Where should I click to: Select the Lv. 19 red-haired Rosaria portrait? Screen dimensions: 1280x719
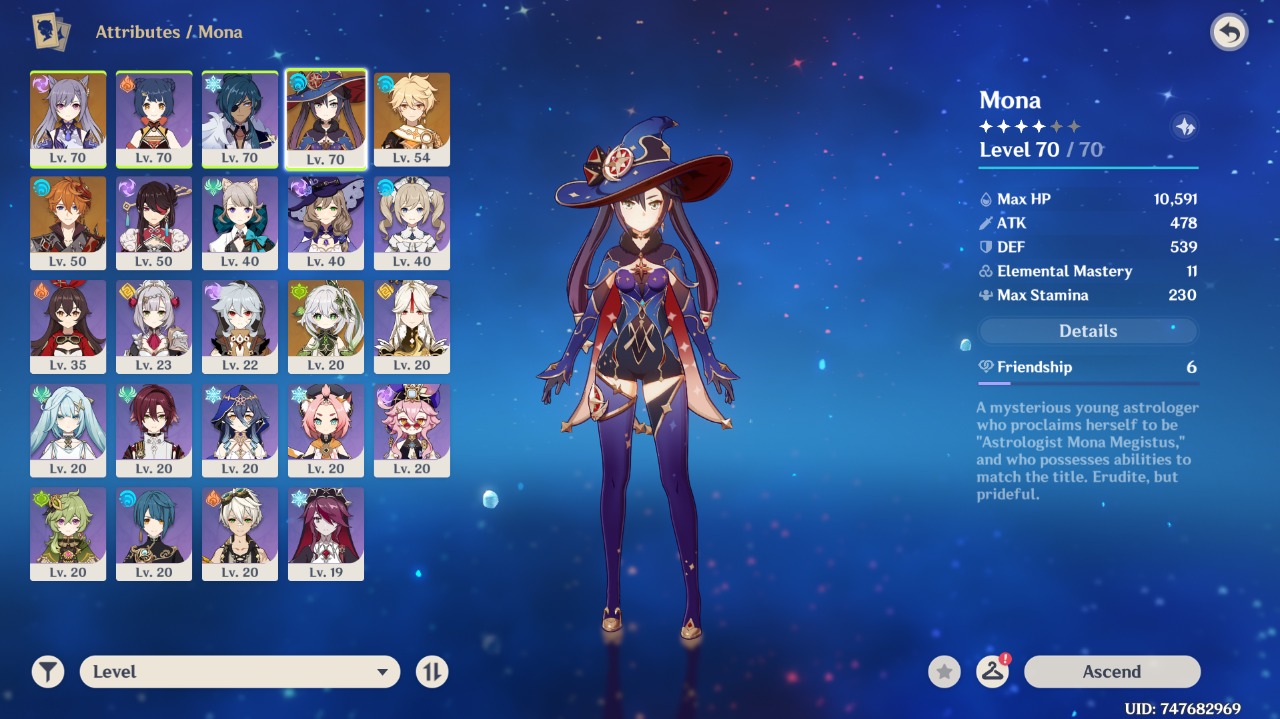[326, 533]
